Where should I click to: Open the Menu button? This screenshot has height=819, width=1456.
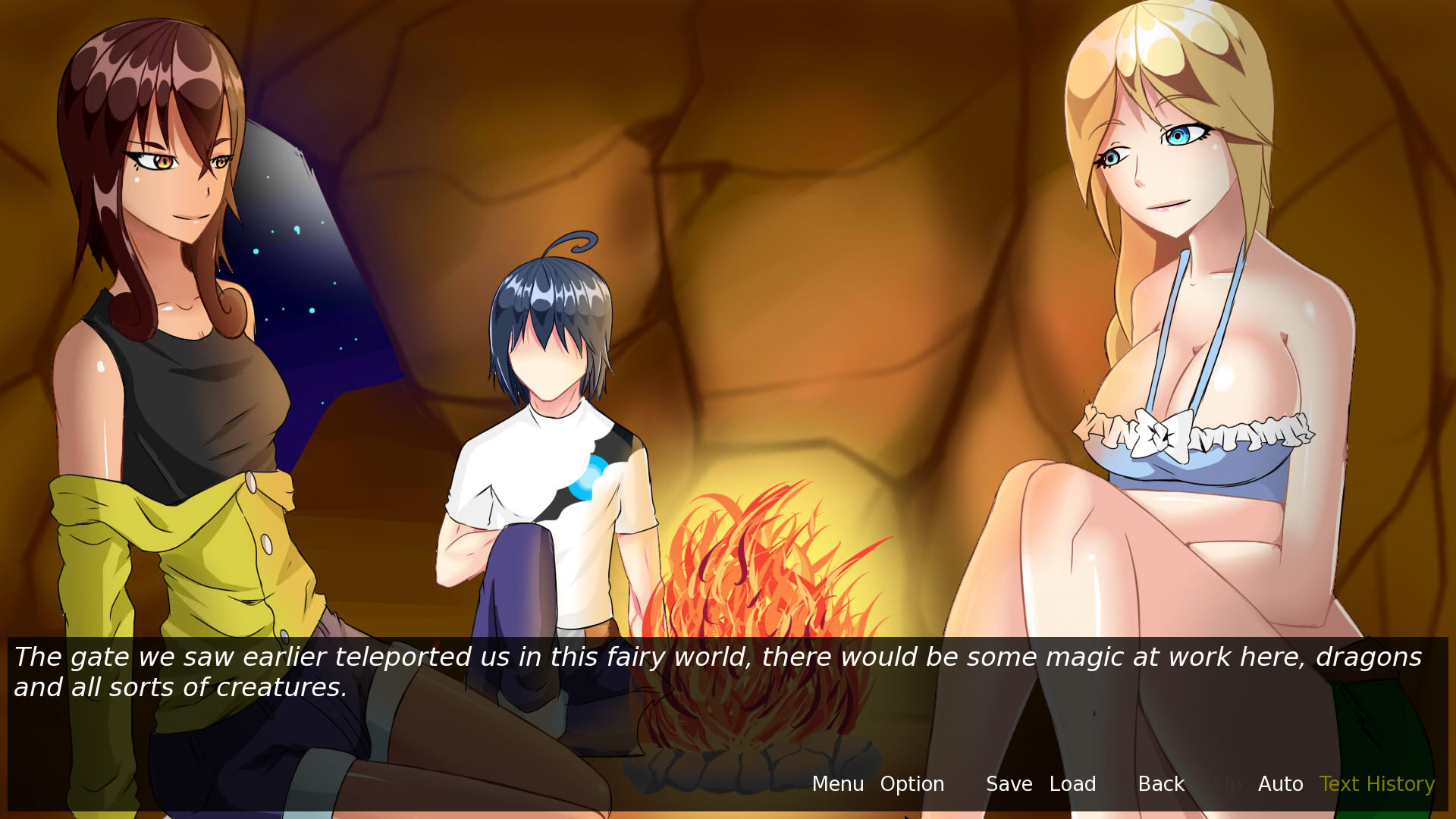pyautogui.click(x=837, y=784)
